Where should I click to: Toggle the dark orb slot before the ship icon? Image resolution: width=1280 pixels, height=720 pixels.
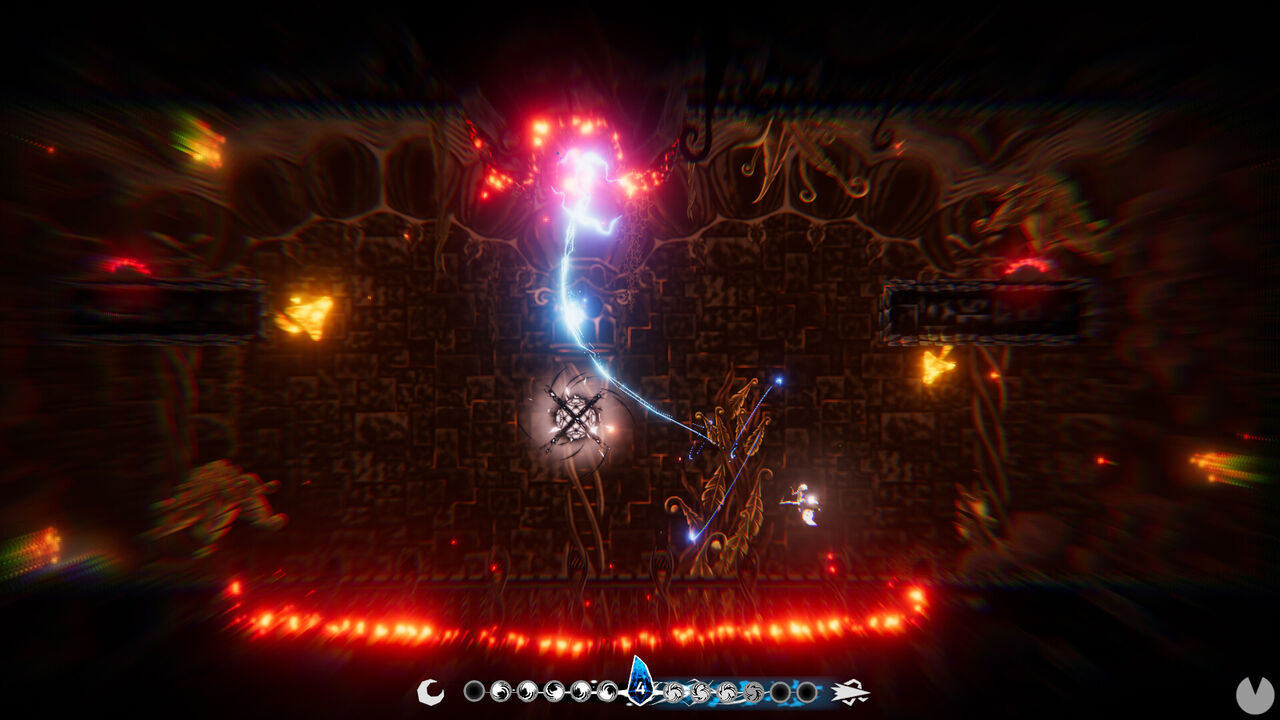pos(804,689)
